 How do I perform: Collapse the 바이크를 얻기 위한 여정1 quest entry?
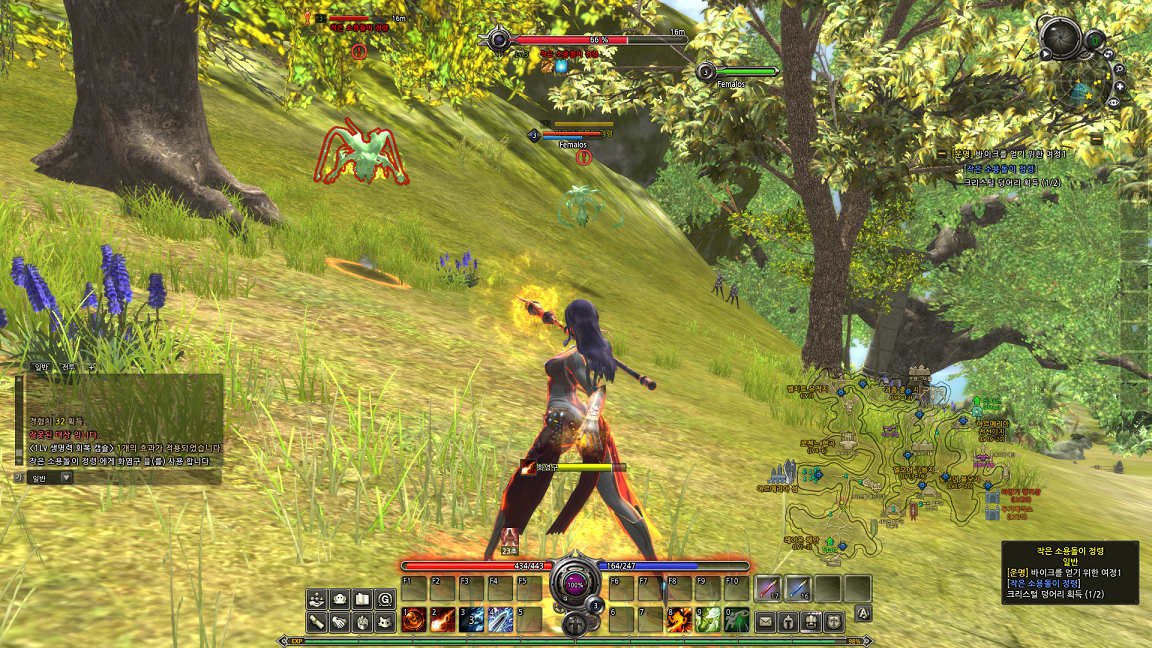click(x=942, y=154)
